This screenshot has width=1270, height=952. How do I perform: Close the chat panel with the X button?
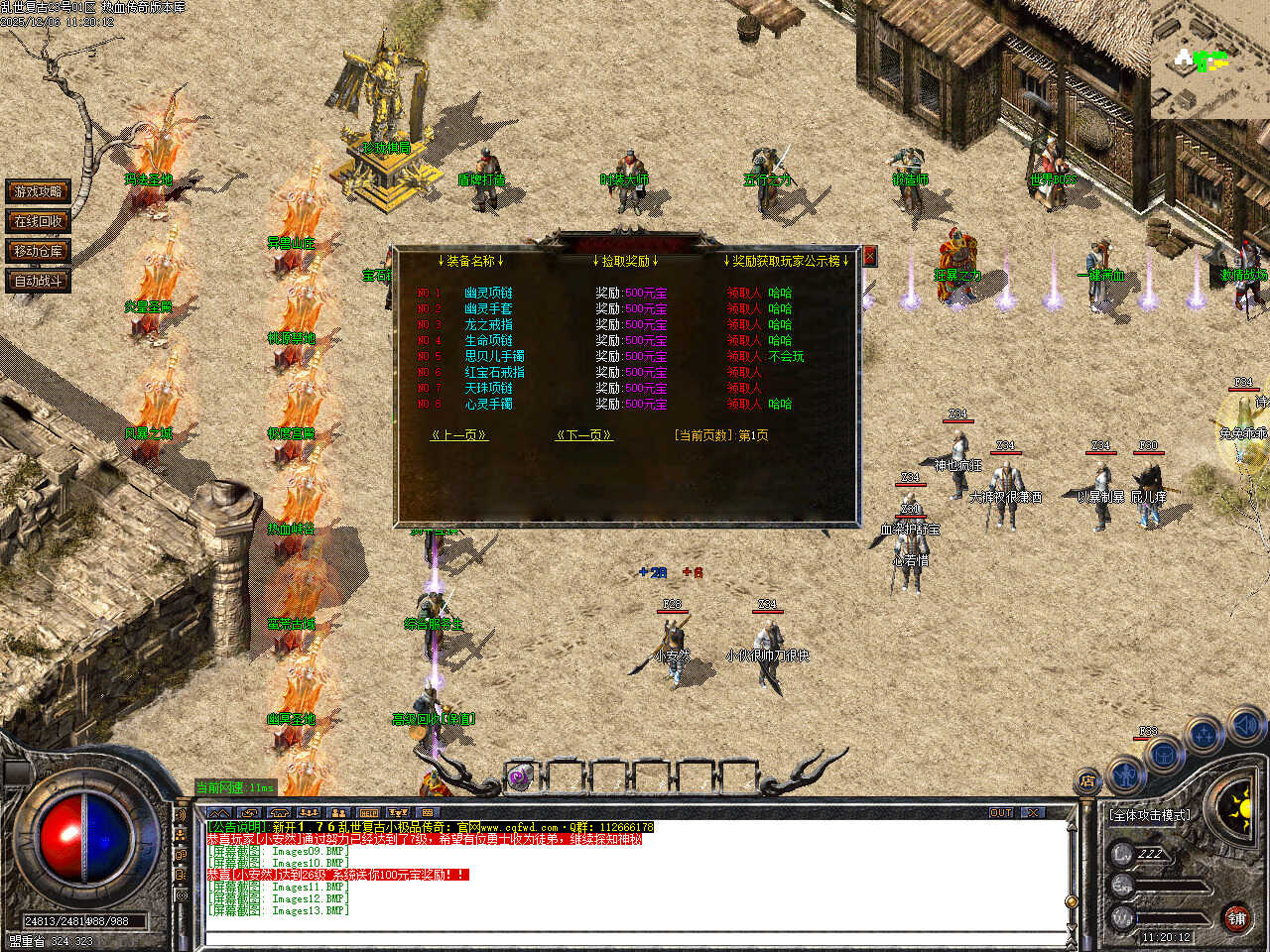pyautogui.click(x=1034, y=813)
